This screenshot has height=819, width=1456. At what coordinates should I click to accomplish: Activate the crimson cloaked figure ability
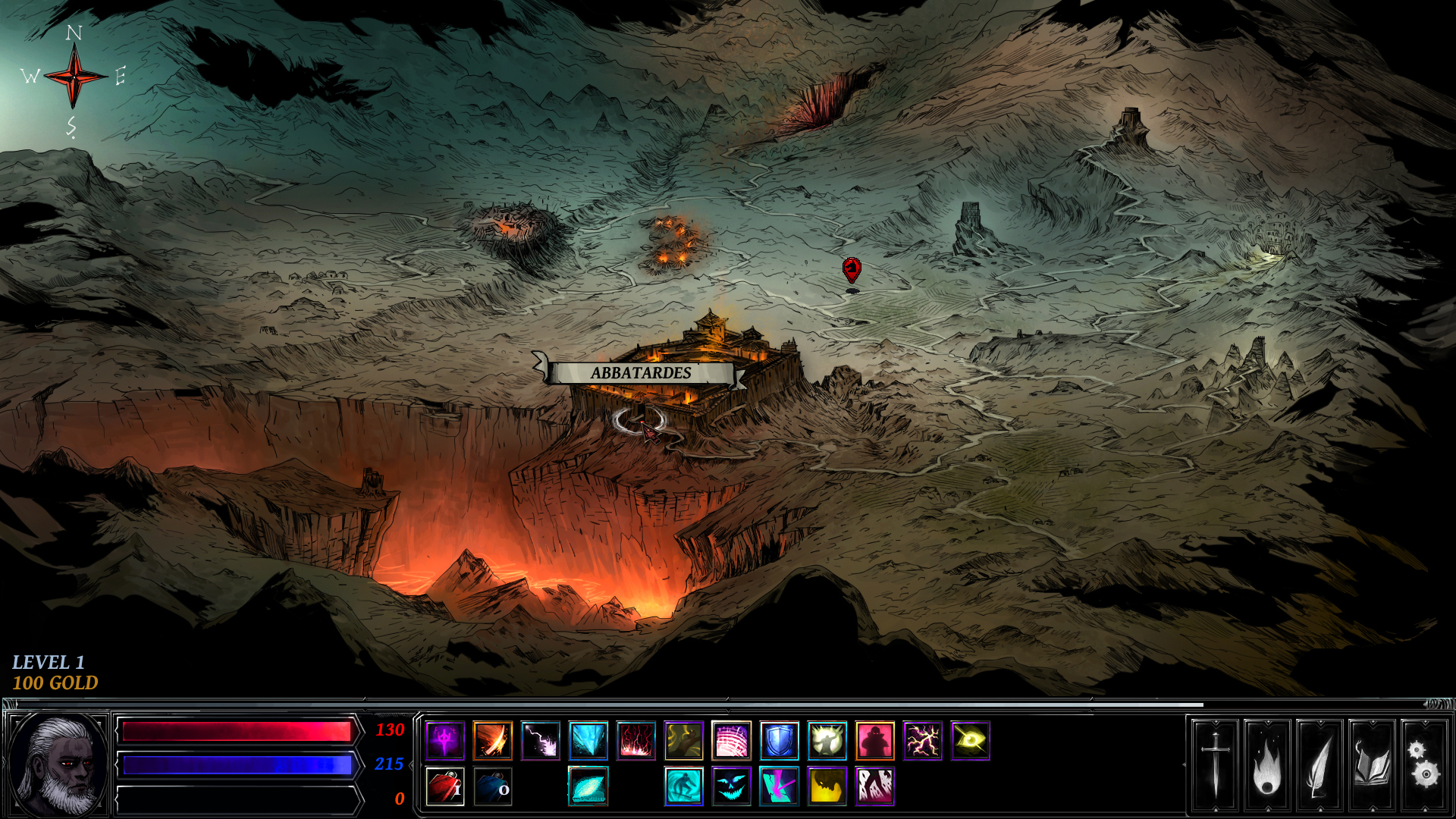875,742
